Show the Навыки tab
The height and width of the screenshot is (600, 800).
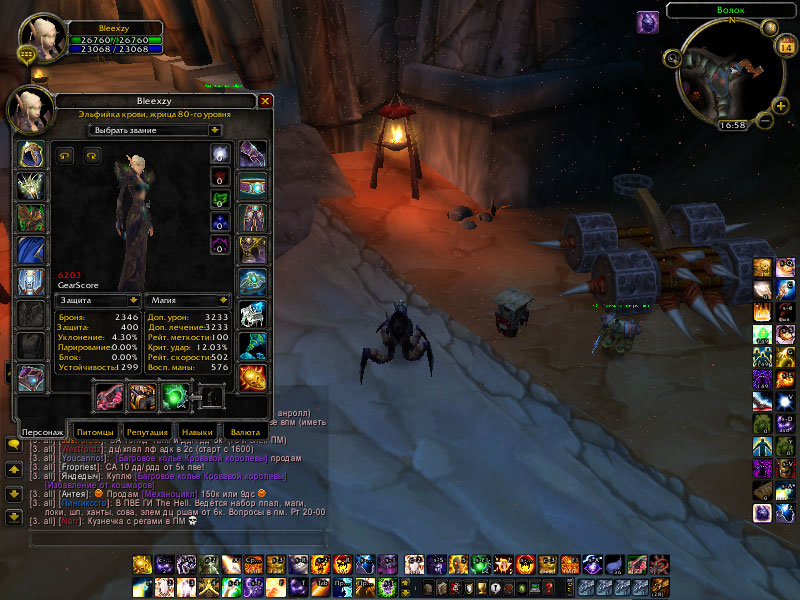click(x=196, y=431)
